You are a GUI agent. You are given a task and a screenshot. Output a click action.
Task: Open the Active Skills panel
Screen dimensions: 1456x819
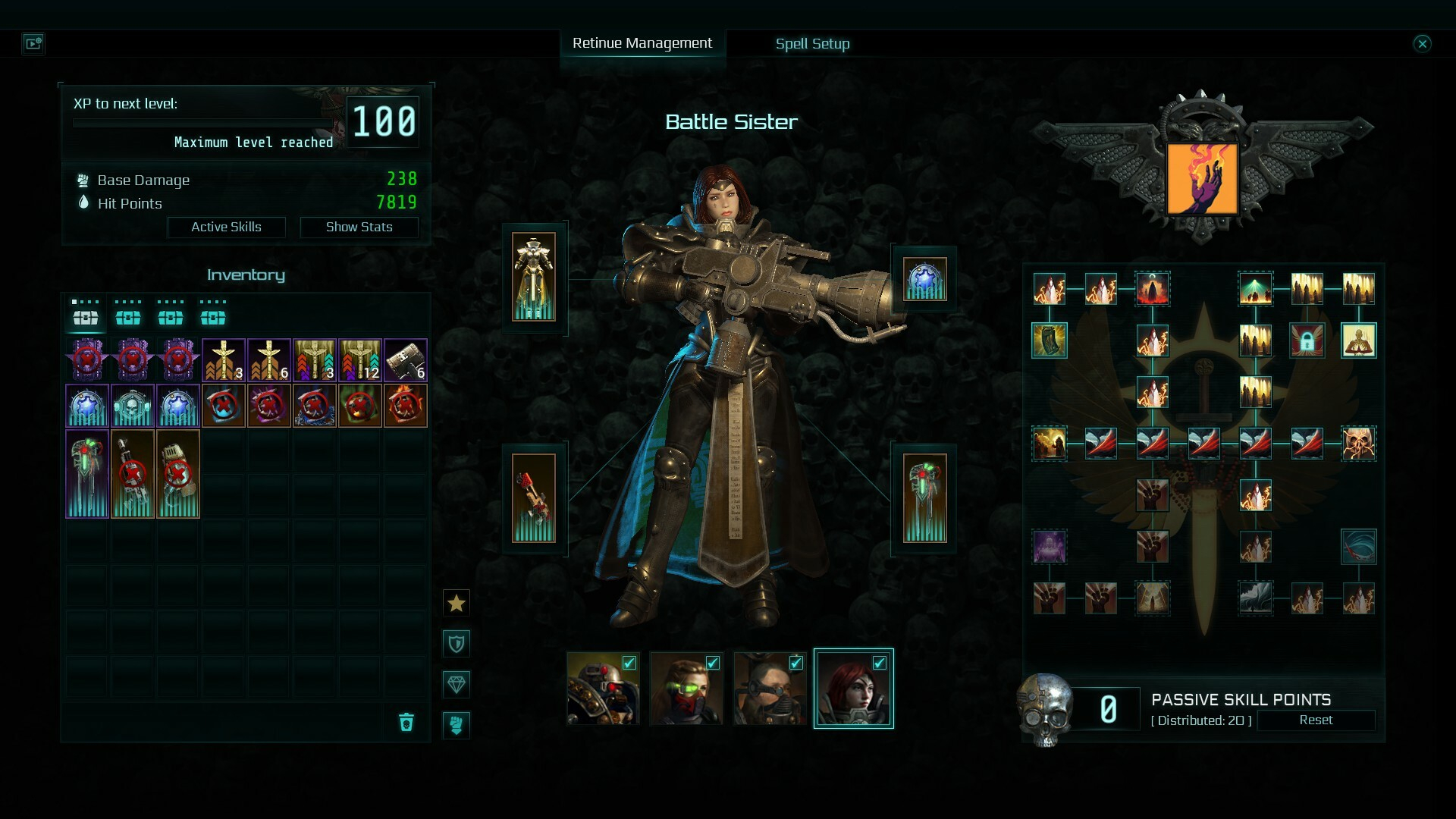point(226,227)
